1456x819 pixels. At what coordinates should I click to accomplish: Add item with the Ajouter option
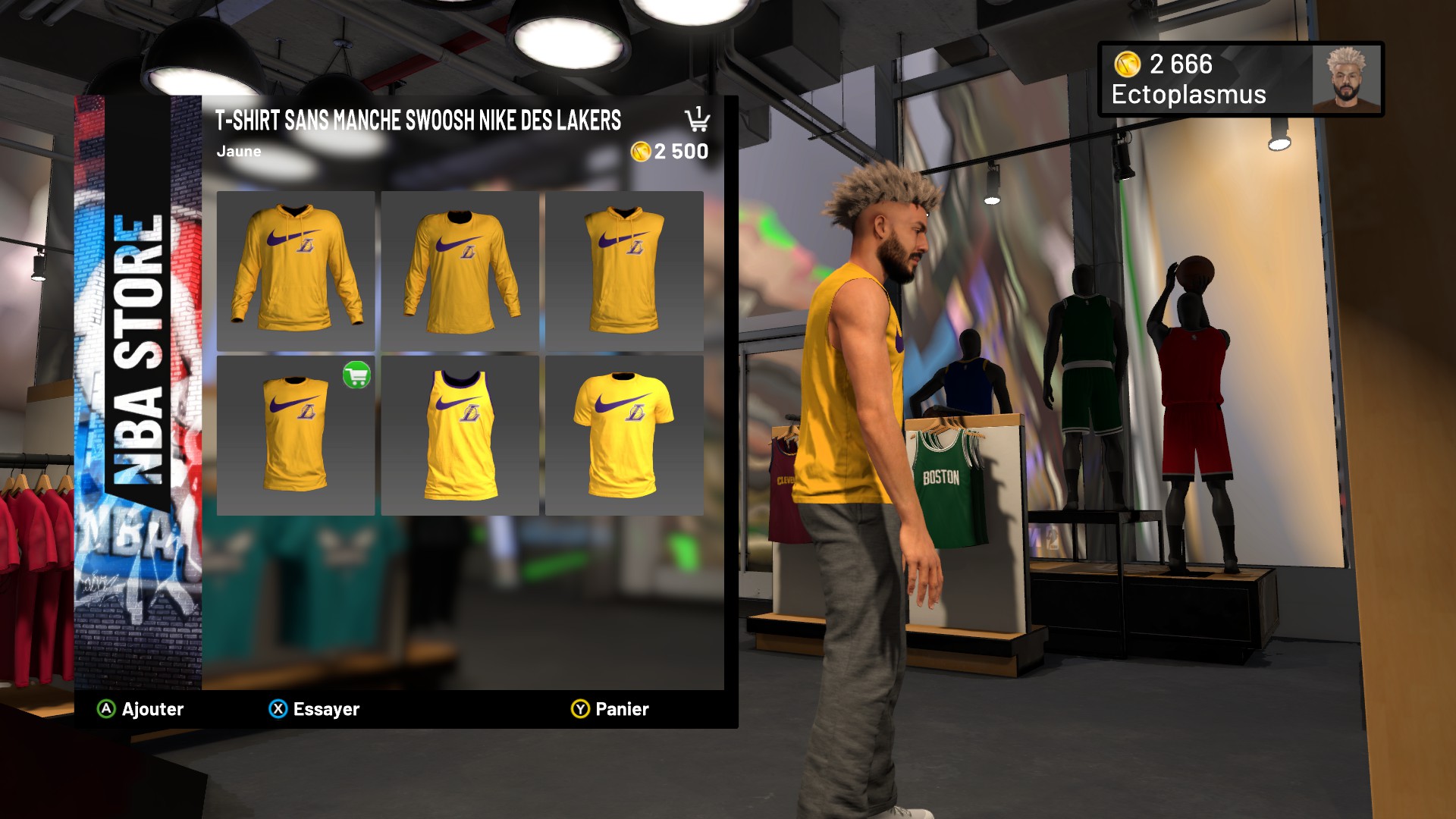coord(141,709)
